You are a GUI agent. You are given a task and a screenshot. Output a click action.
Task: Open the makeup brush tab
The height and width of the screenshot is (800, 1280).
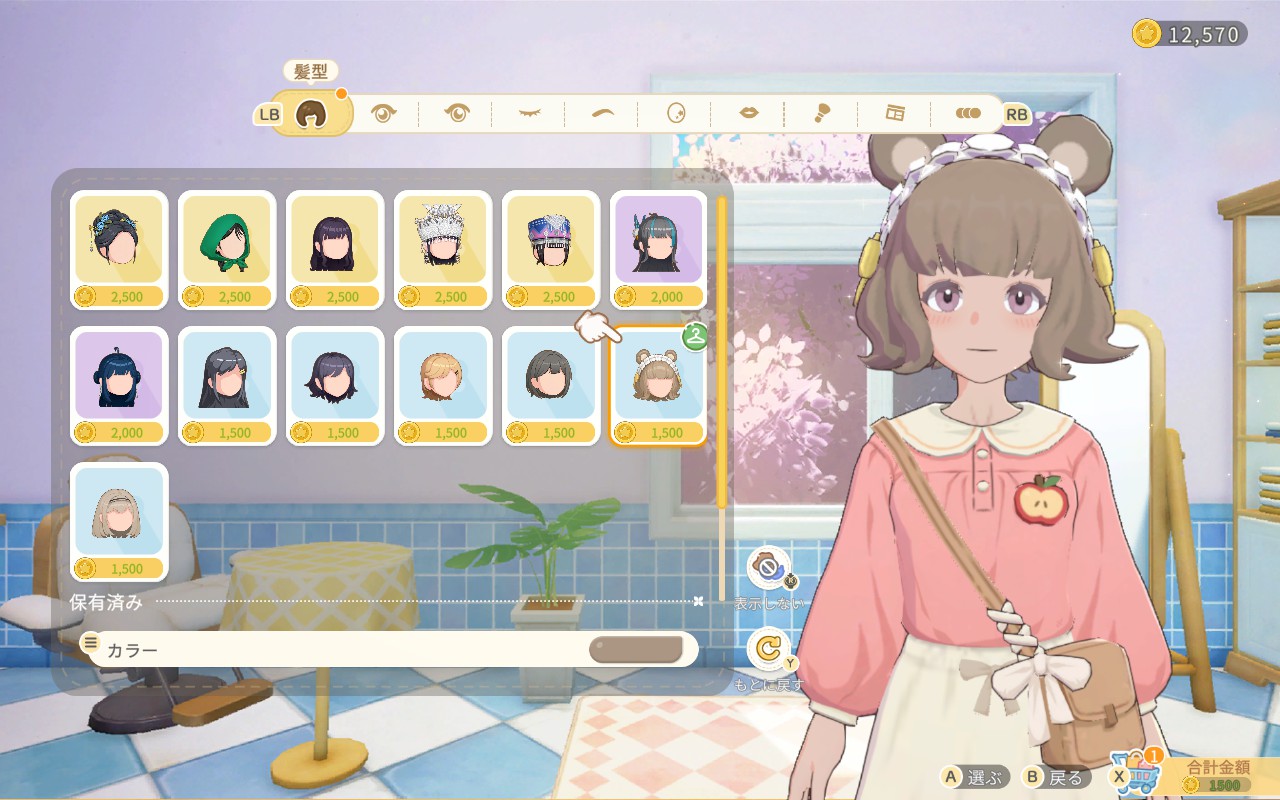pyautogui.click(x=822, y=113)
